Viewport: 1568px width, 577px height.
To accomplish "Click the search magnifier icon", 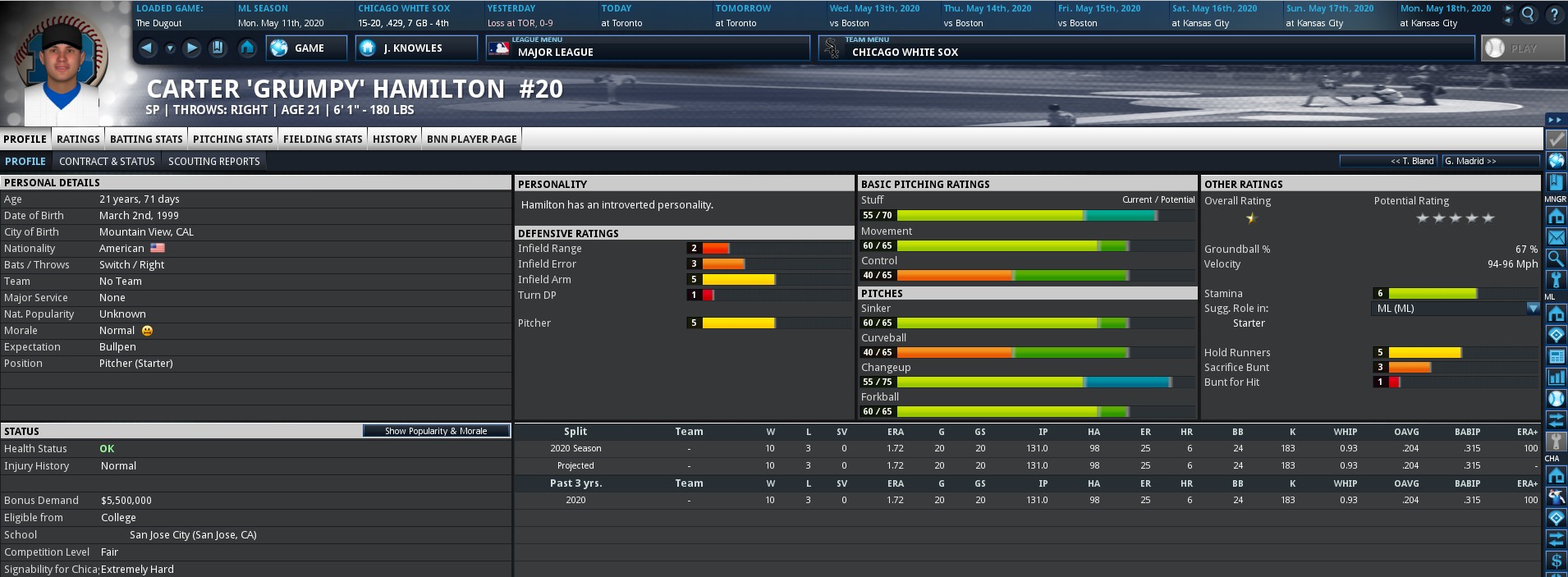I will [x=1528, y=14].
